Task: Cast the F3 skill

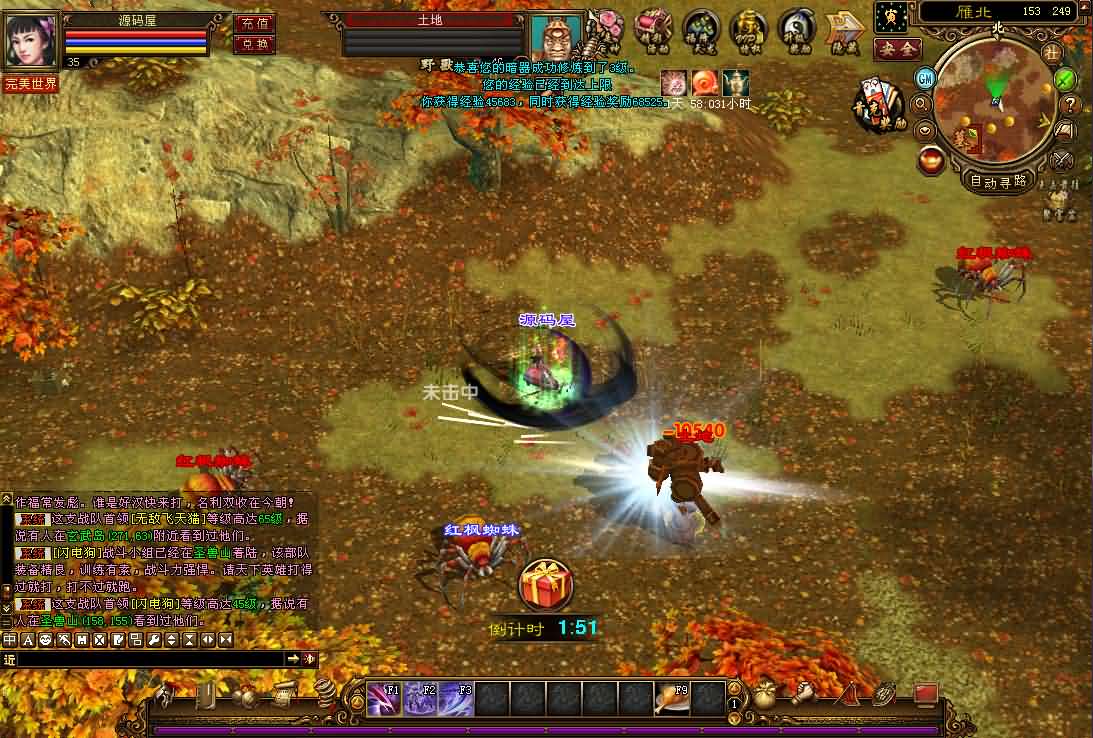Action: (x=456, y=699)
